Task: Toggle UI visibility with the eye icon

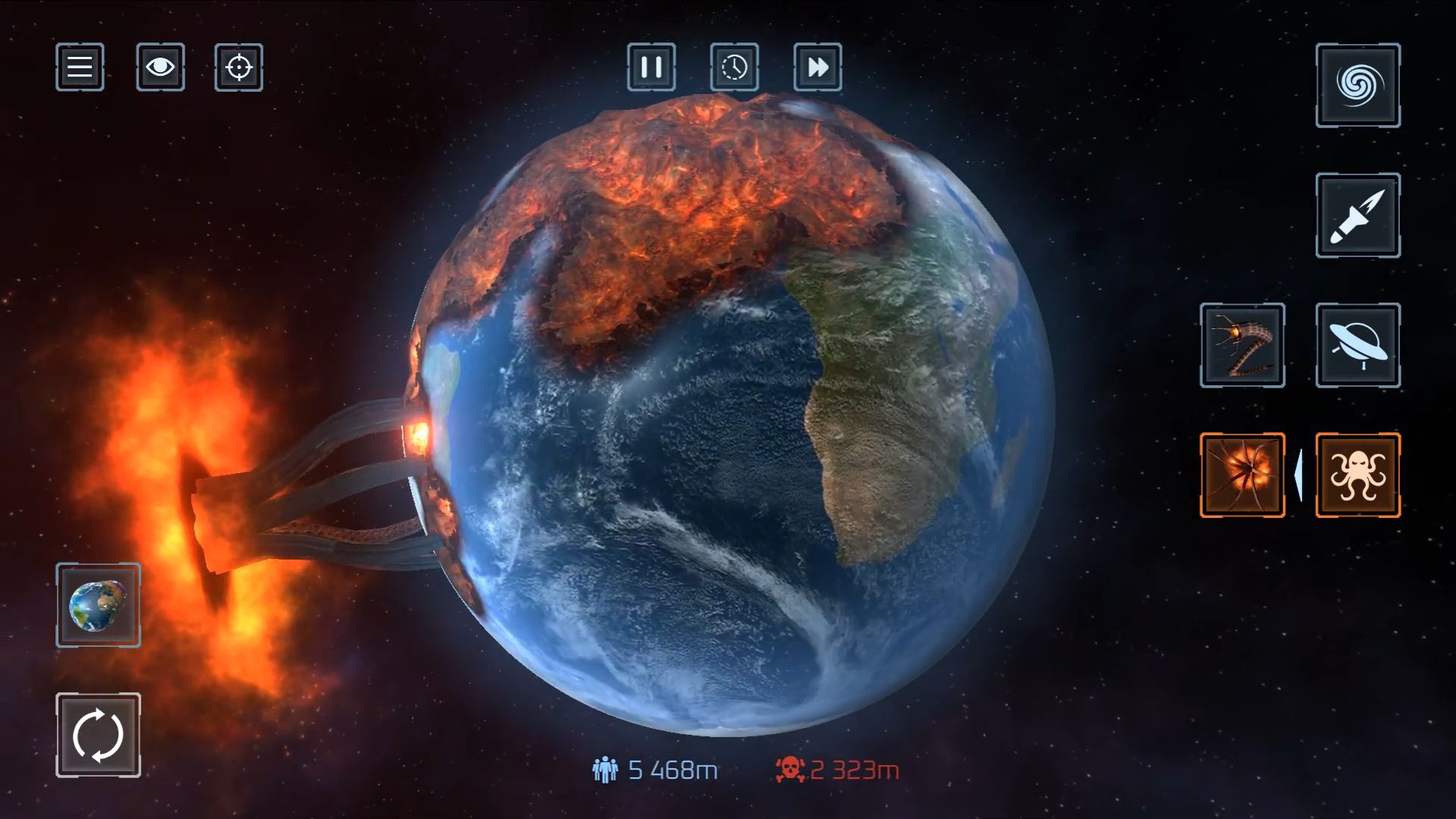Action: pos(159,67)
